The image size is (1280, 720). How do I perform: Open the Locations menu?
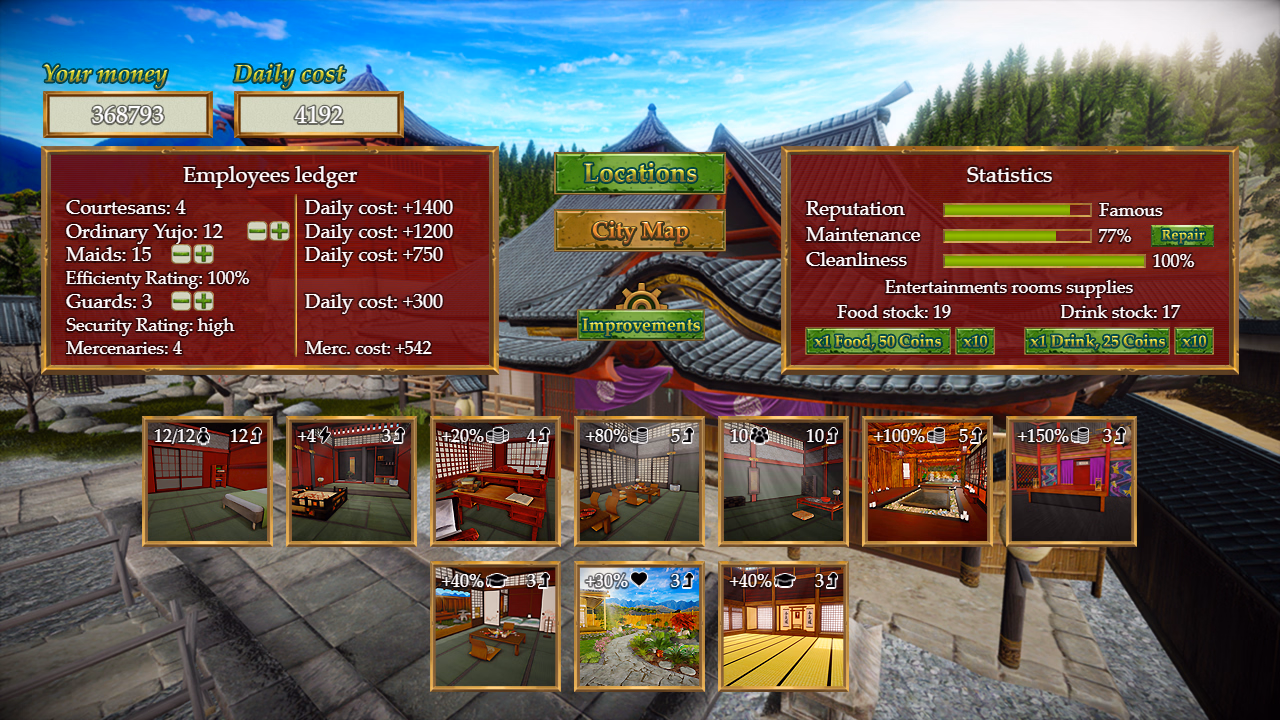coord(640,175)
